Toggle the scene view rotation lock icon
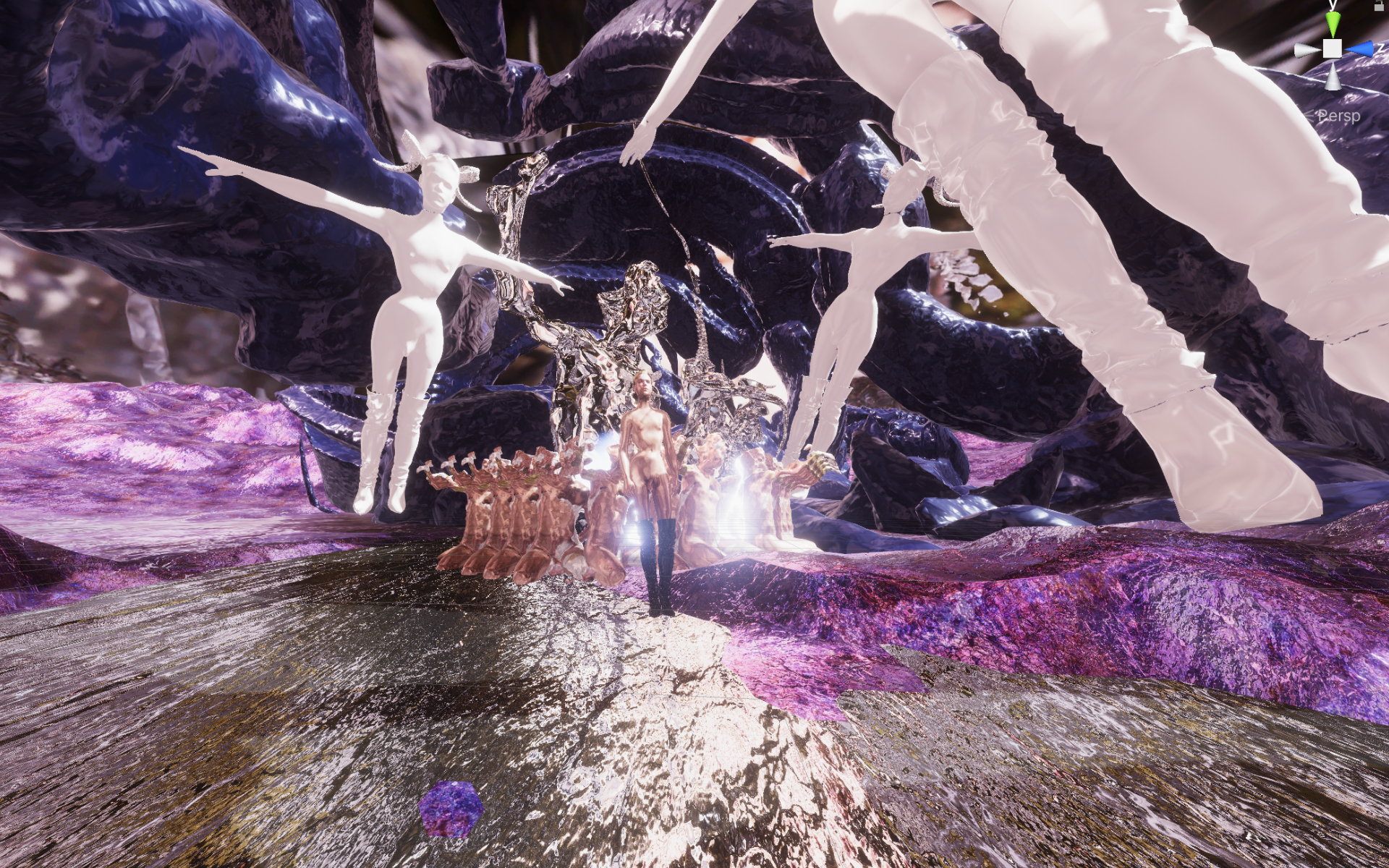The height and width of the screenshot is (868, 1389). (1380, 4)
